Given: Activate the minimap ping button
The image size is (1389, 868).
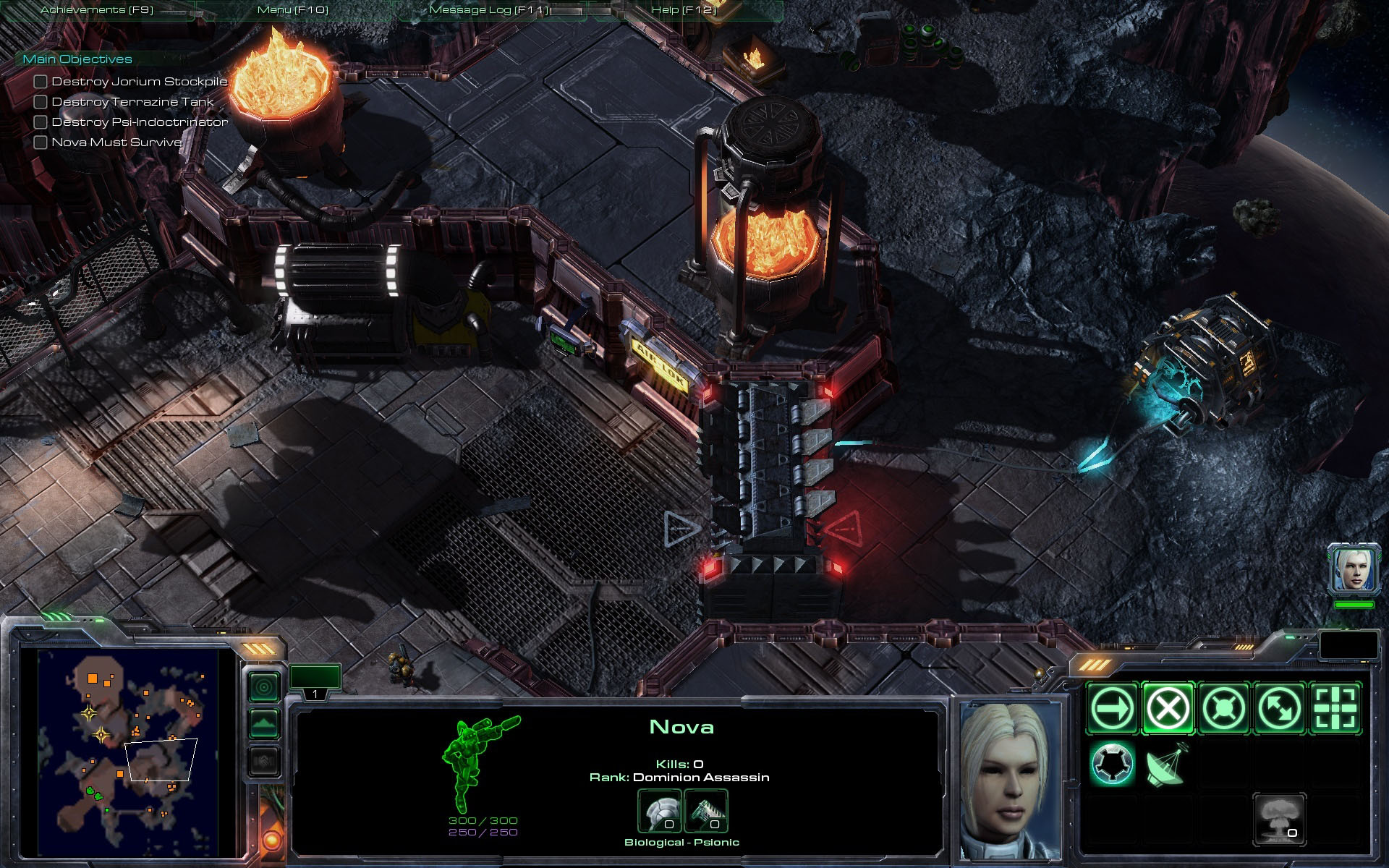Looking at the screenshot, I should point(264,686).
